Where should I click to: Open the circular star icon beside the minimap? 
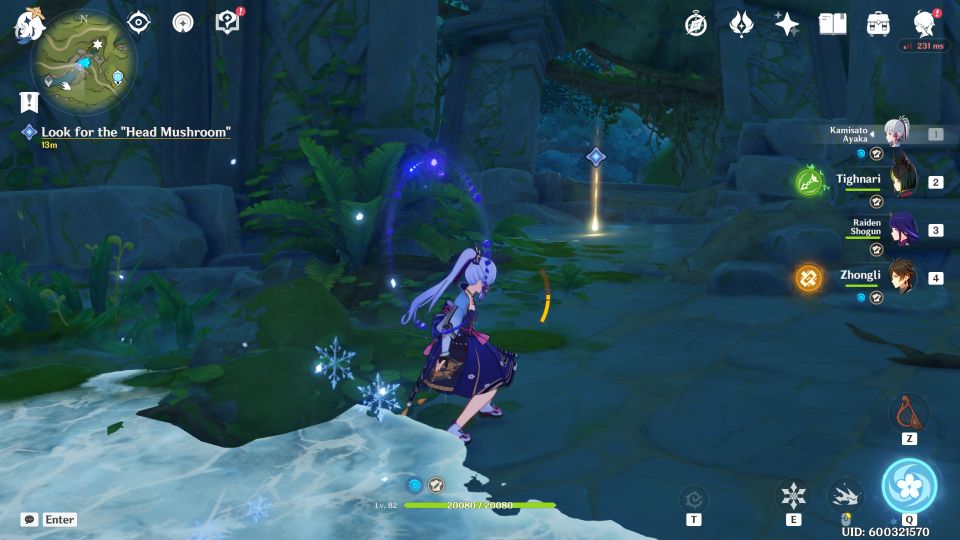coord(183,22)
